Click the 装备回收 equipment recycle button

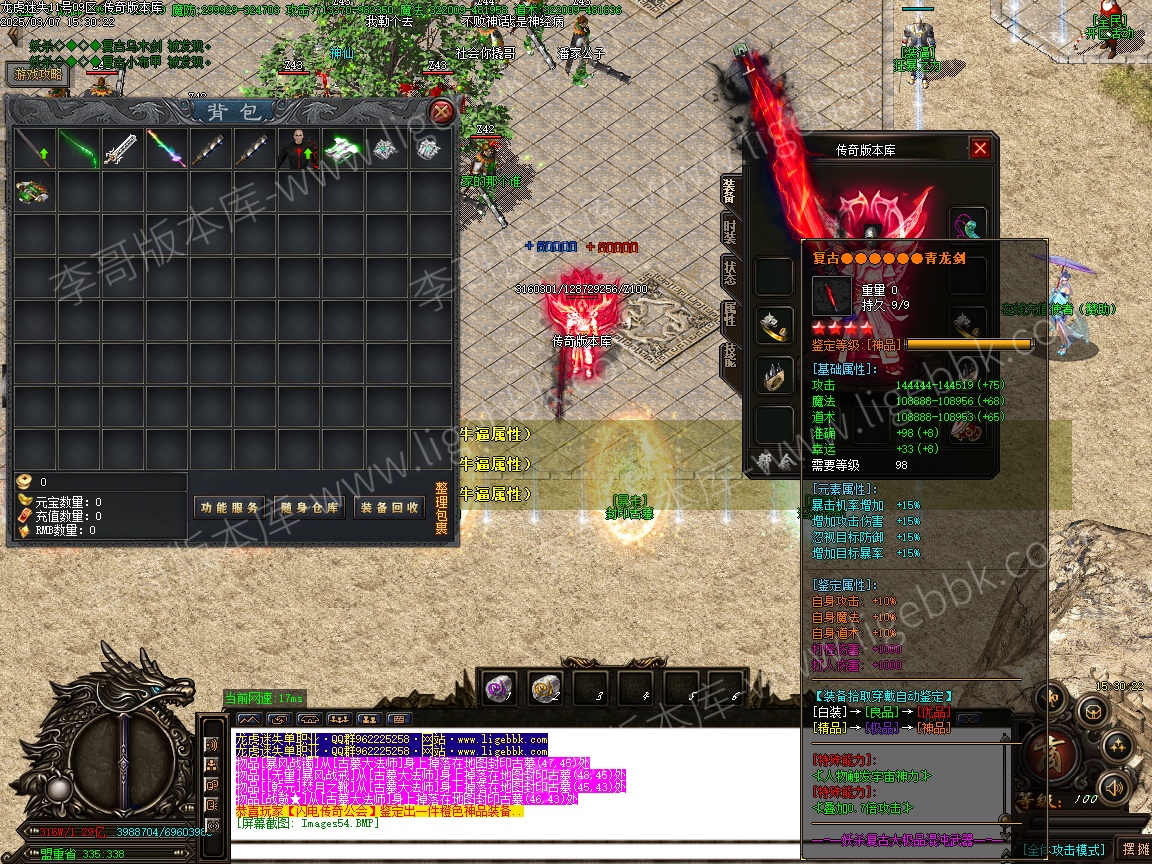[389, 508]
